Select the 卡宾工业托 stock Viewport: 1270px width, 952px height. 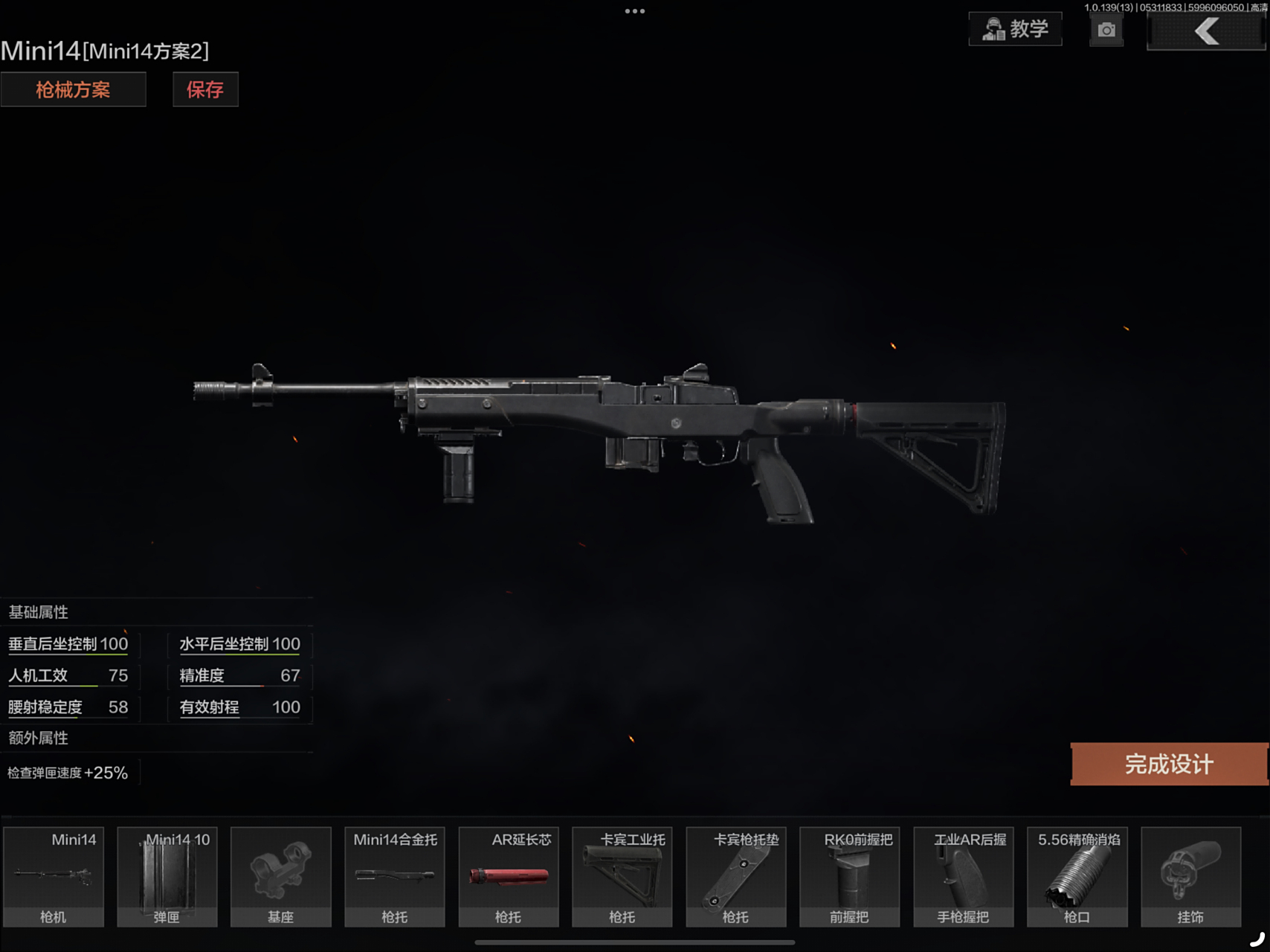622,876
